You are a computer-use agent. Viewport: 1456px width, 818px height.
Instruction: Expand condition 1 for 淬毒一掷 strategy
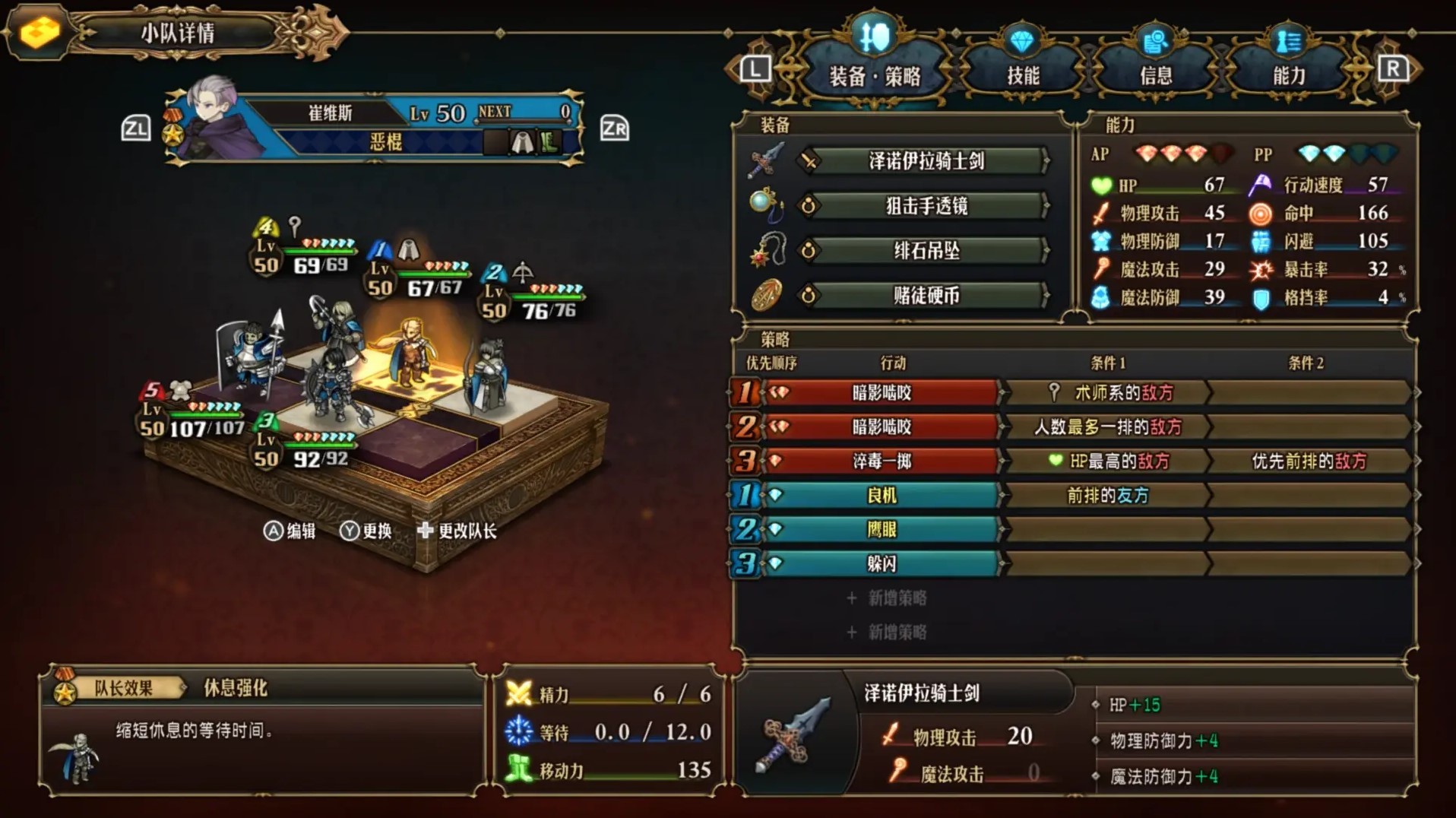pos(1102,461)
